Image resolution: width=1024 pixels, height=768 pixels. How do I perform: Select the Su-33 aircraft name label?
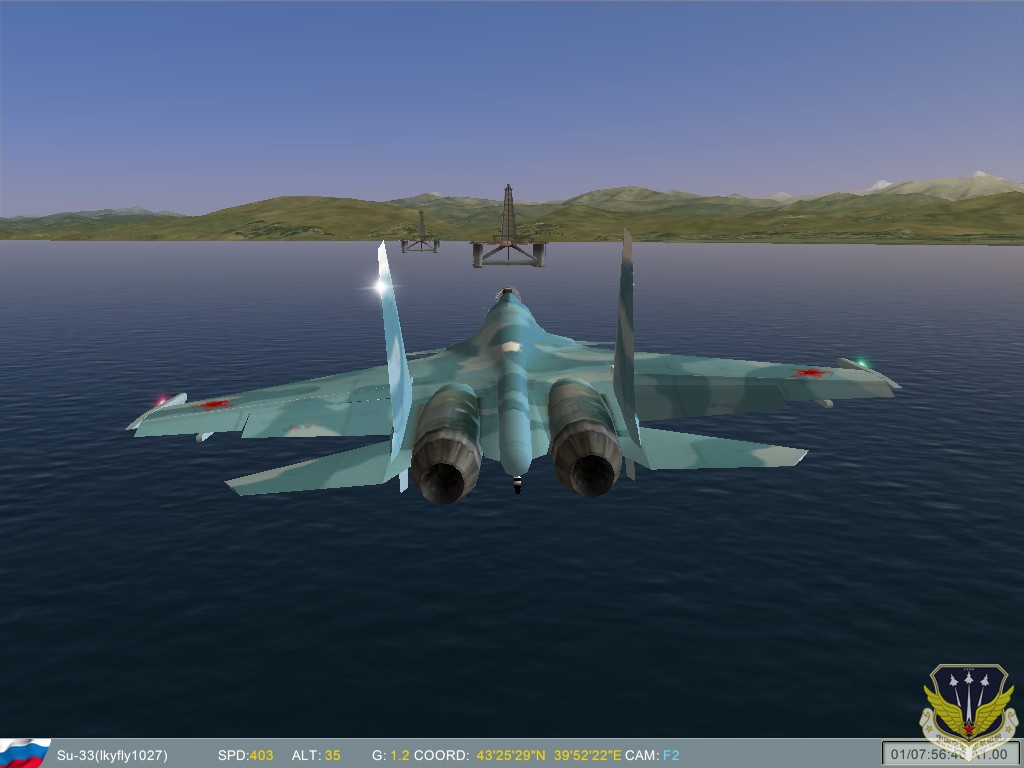[x=112, y=755]
